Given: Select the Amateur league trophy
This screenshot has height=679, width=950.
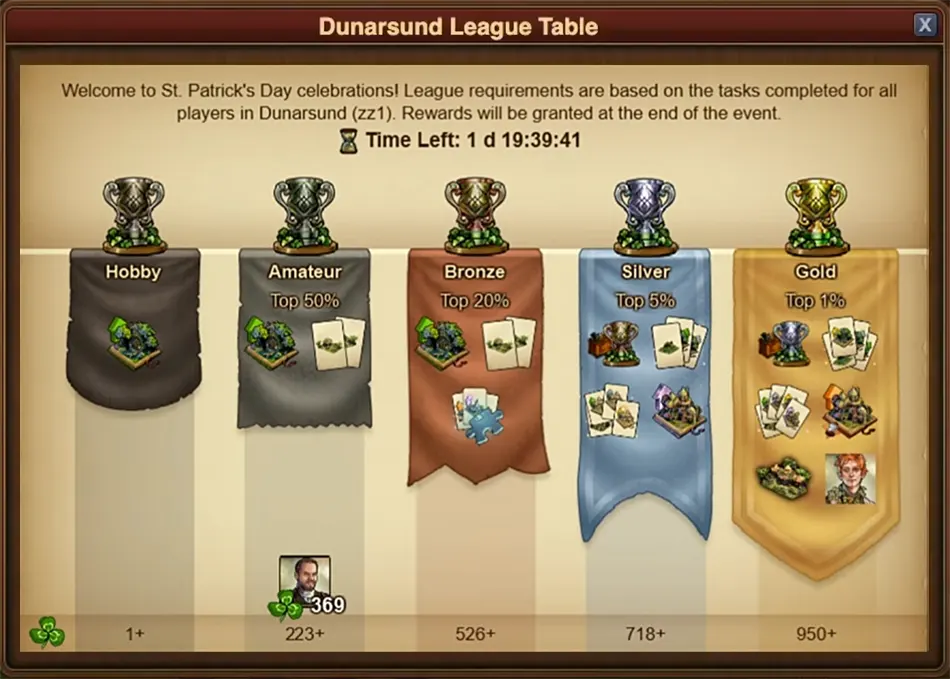Looking at the screenshot, I should click(x=304, y=214).
